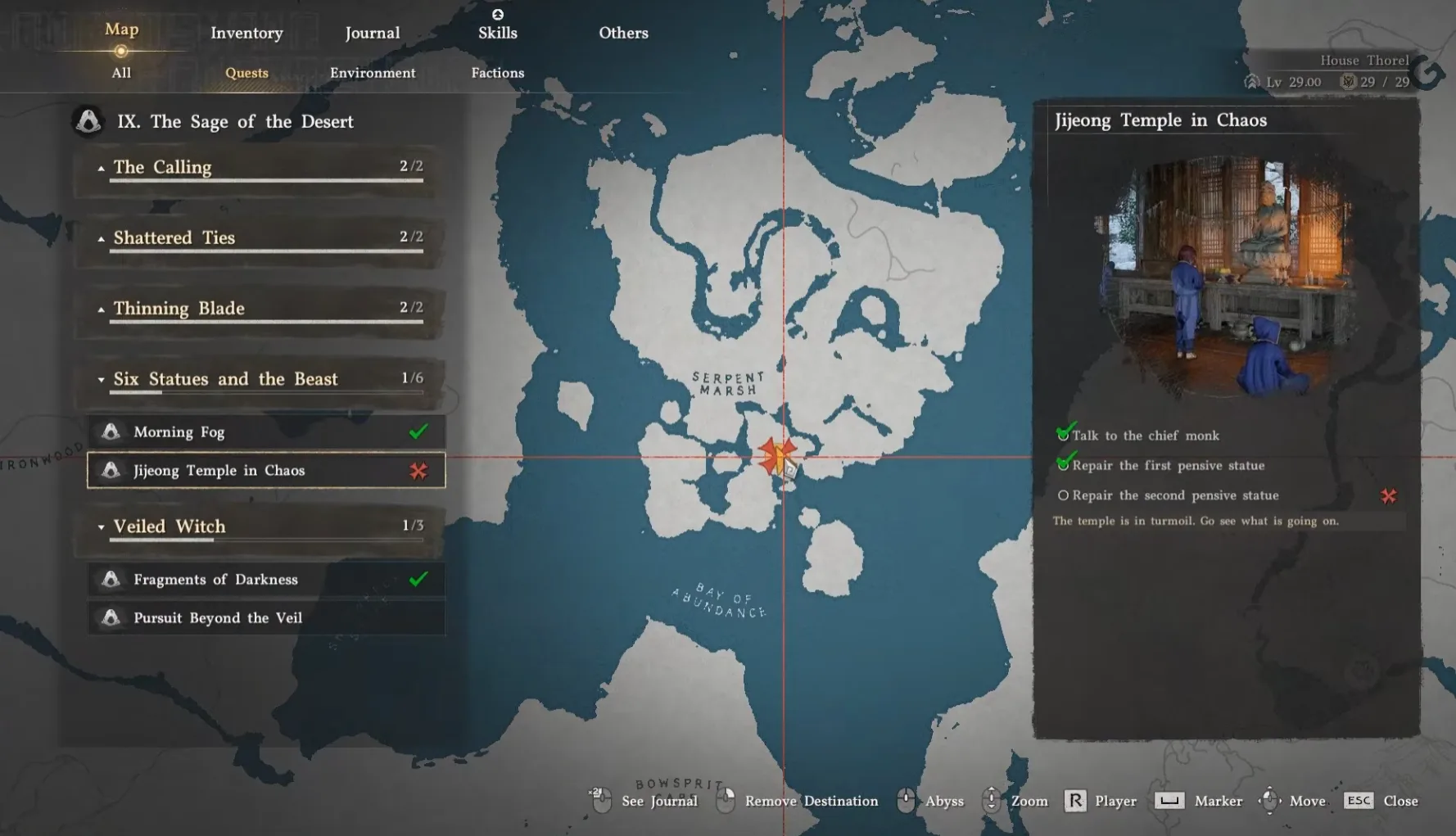Choose the Environment filter
The width and height of the screenshot is (1456, 836).
point(373,73)
